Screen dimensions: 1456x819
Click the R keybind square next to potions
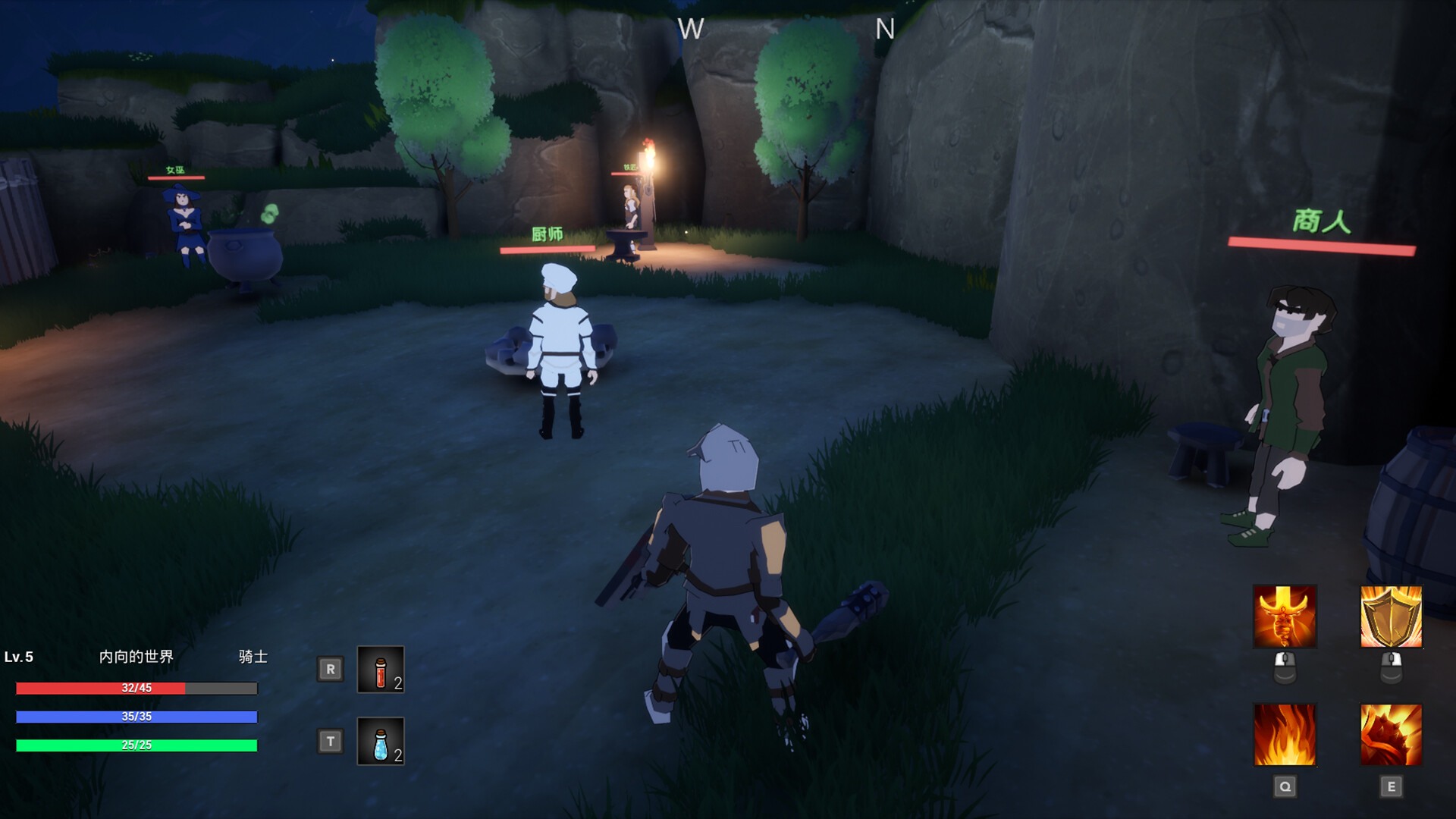pyautogui.click(x=330, y=670)
